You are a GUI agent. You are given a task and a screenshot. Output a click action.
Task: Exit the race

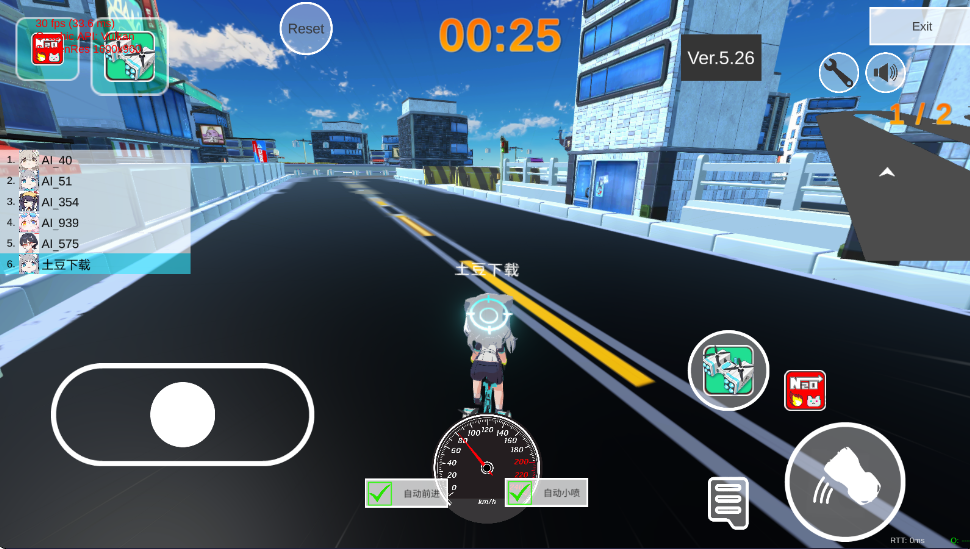click(921, 26)
